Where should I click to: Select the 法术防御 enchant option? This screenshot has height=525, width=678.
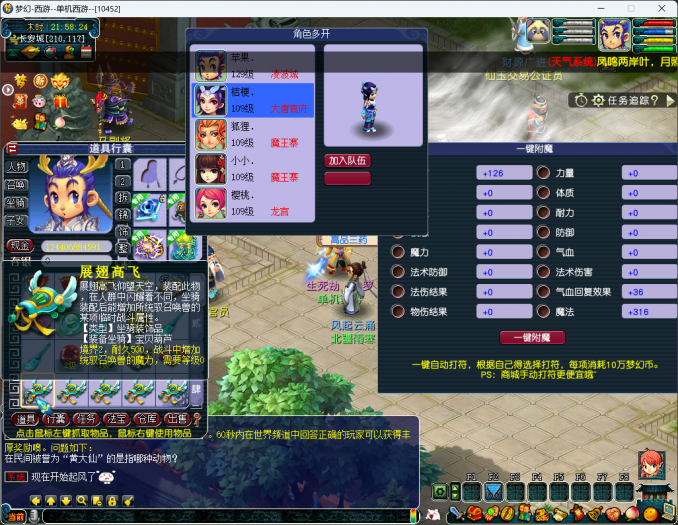[x=397, y=272]
